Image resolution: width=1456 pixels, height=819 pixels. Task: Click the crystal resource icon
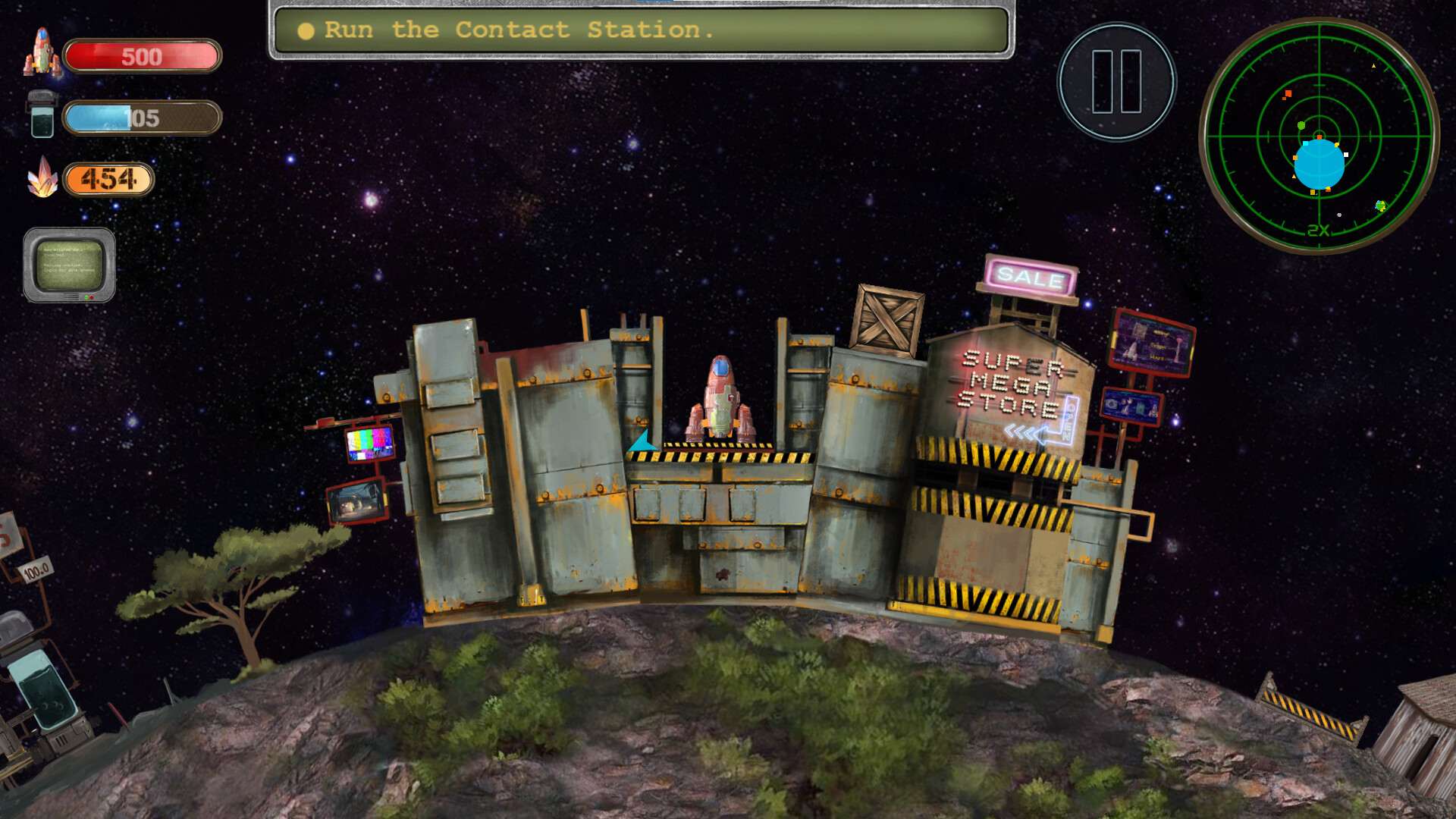43,176
